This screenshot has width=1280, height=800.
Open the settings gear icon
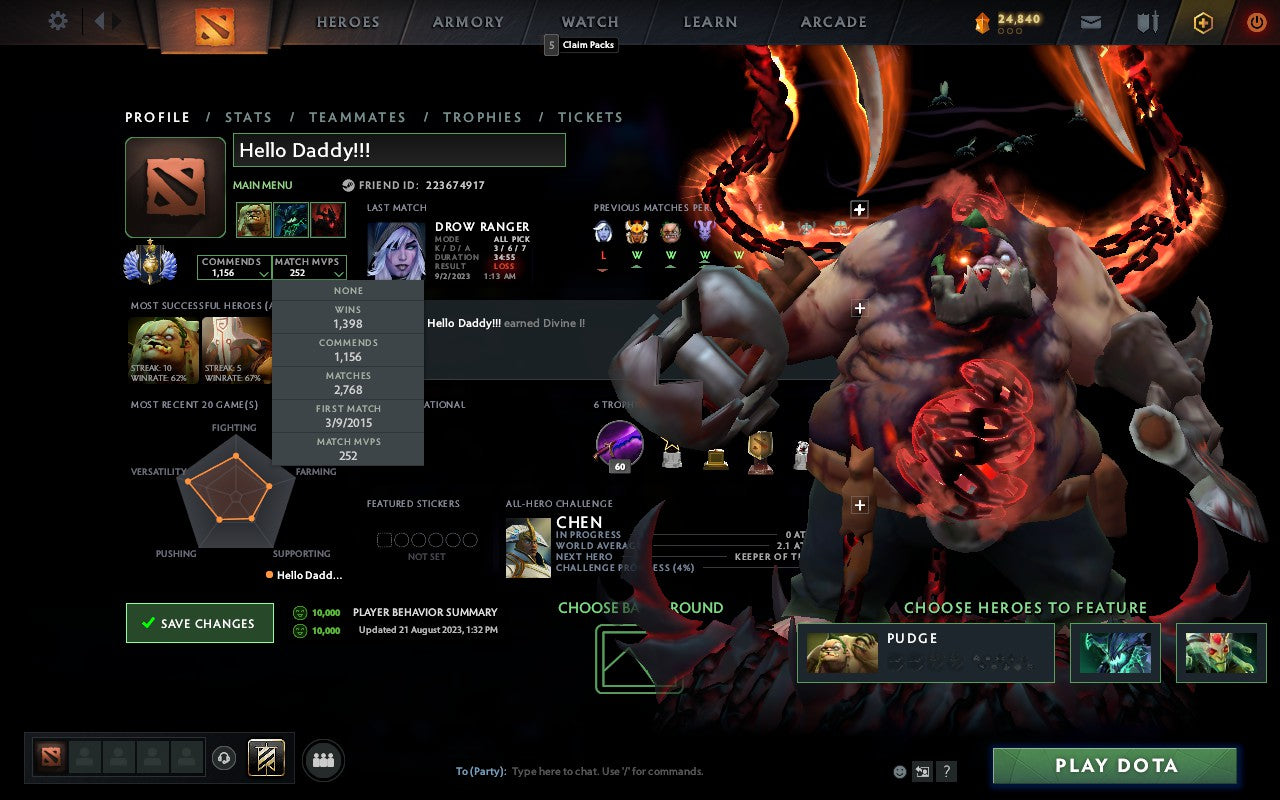coord(57,21)
